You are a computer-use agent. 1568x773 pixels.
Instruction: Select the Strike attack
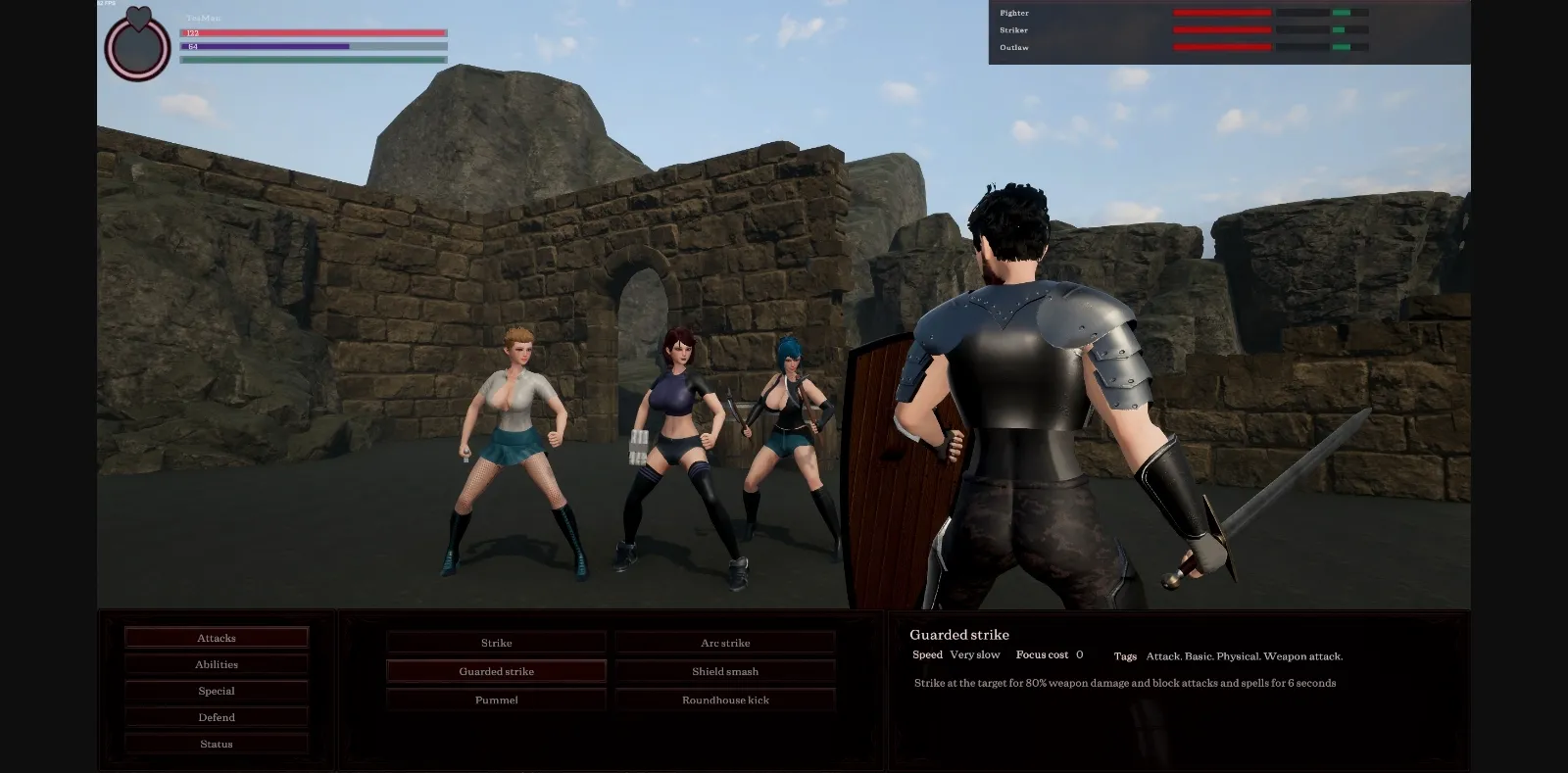coord(496,642)
